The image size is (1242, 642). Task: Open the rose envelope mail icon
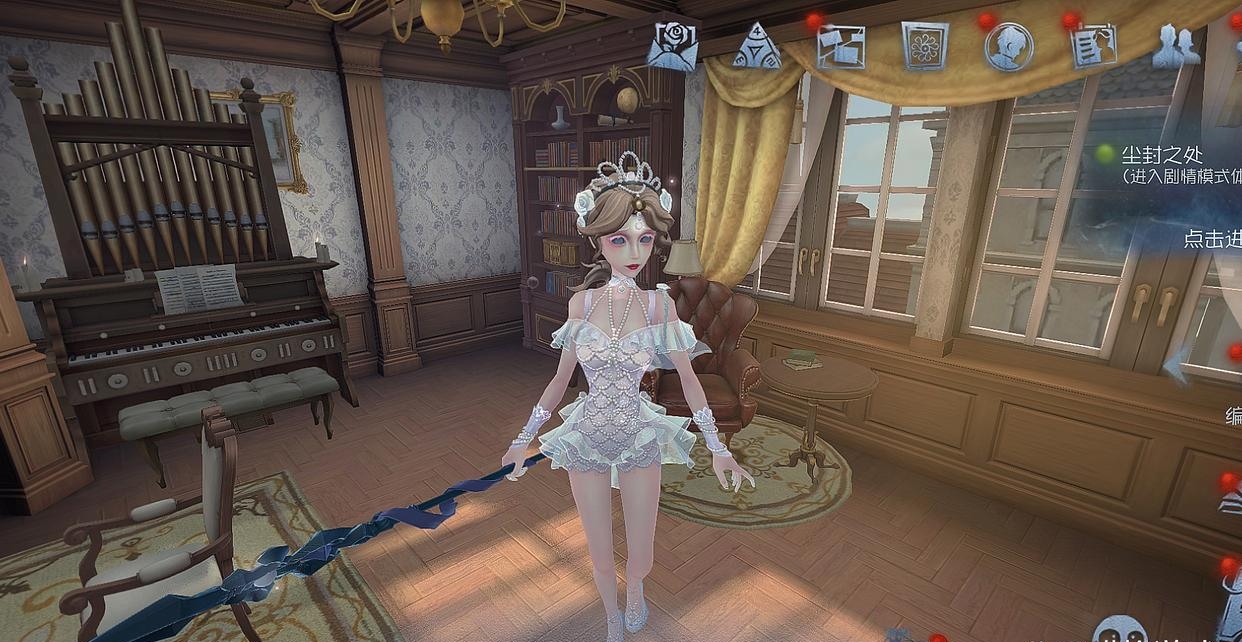(x=672, y=46)
